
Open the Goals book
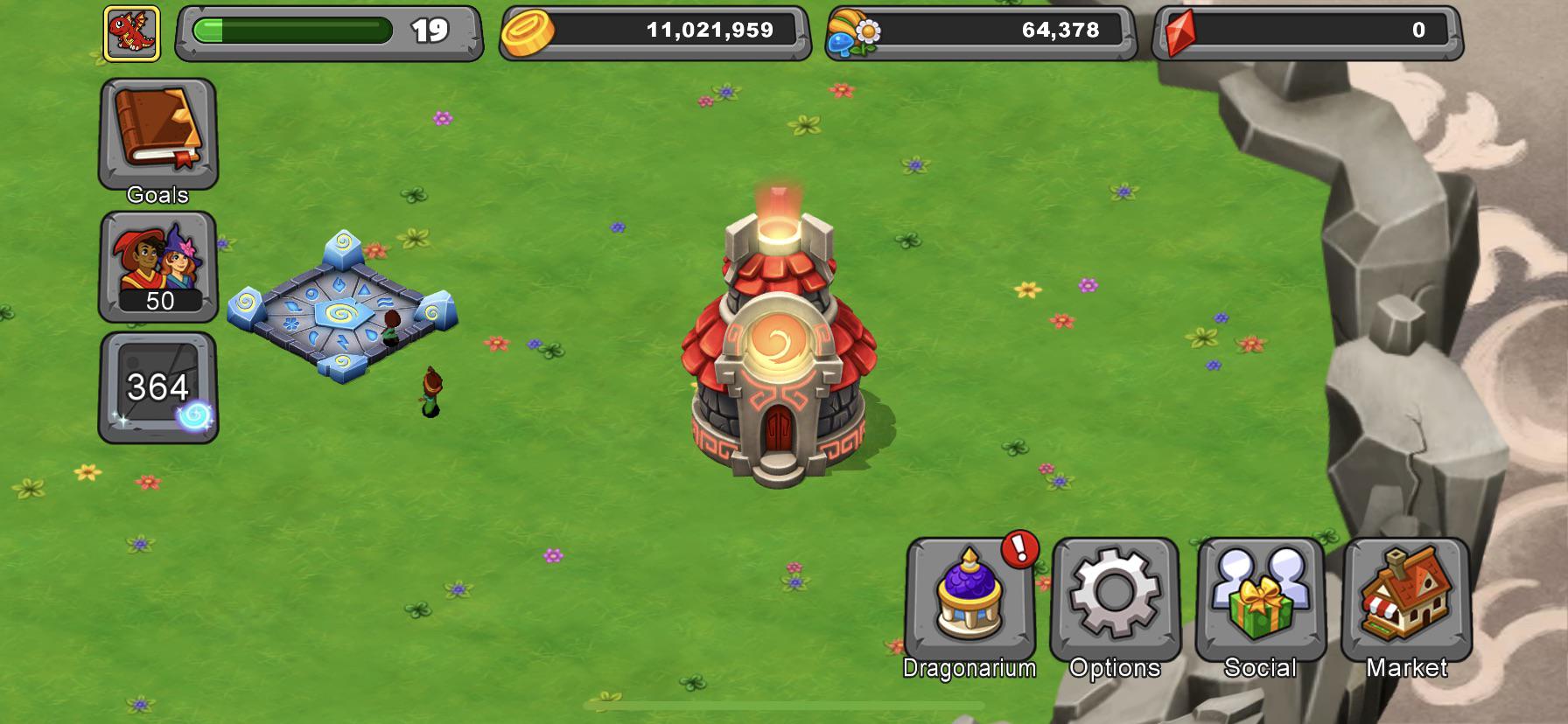coord(157,131)
